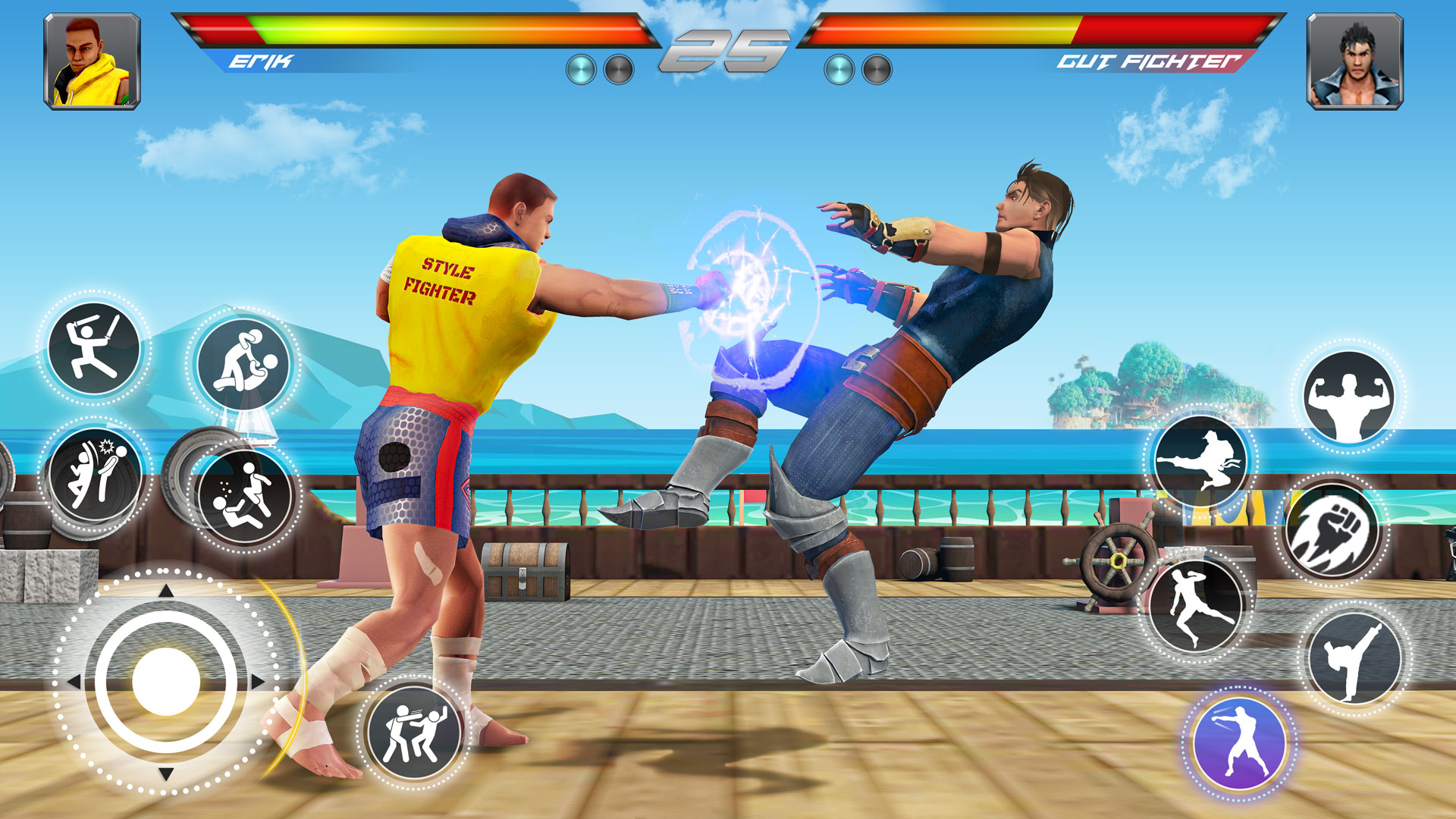
Task: Select the glowing orb beside Erik's health bar
Action: click(x=580, y=68)
